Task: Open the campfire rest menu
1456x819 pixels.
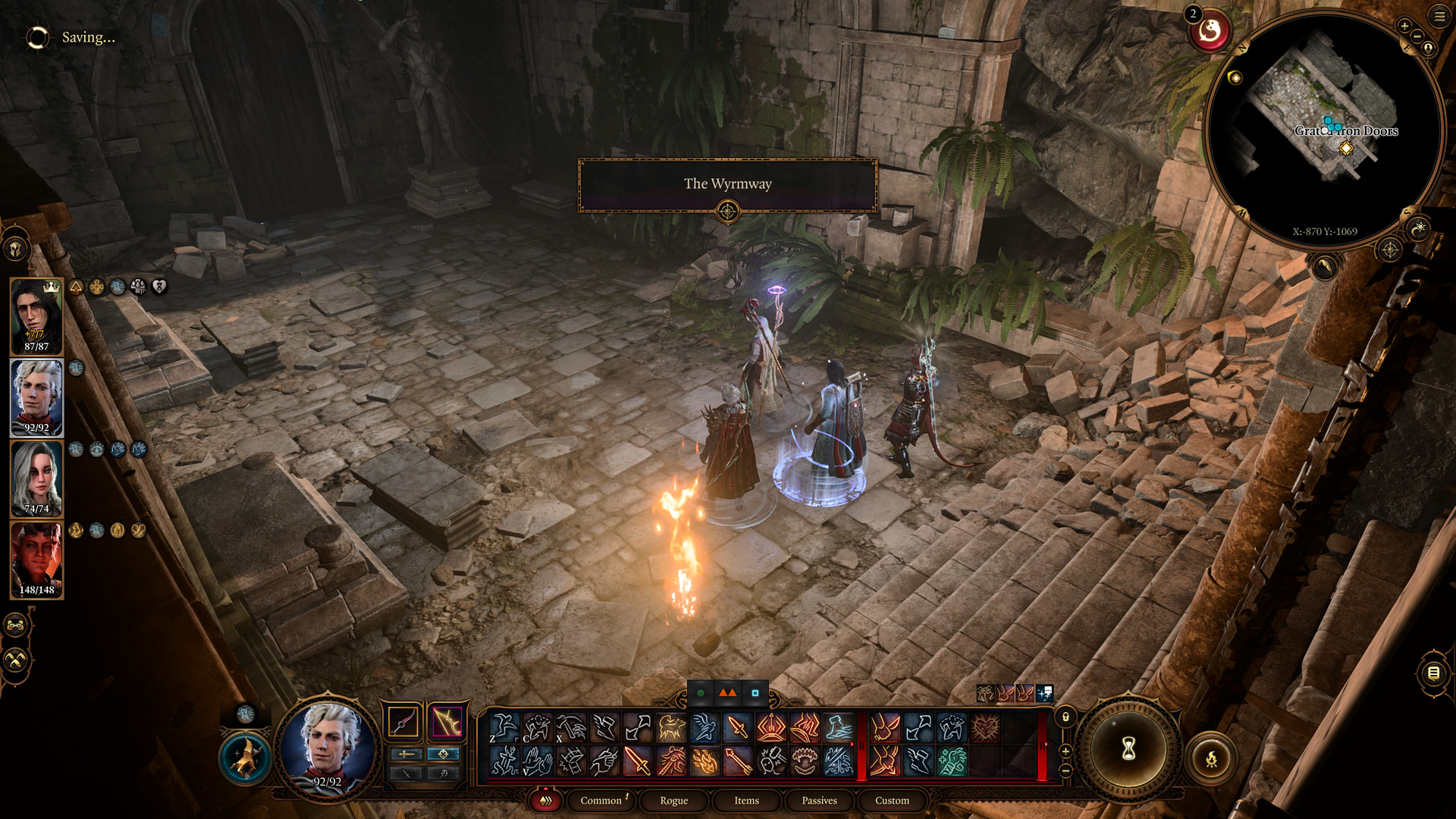Action: click(1211, 758)
